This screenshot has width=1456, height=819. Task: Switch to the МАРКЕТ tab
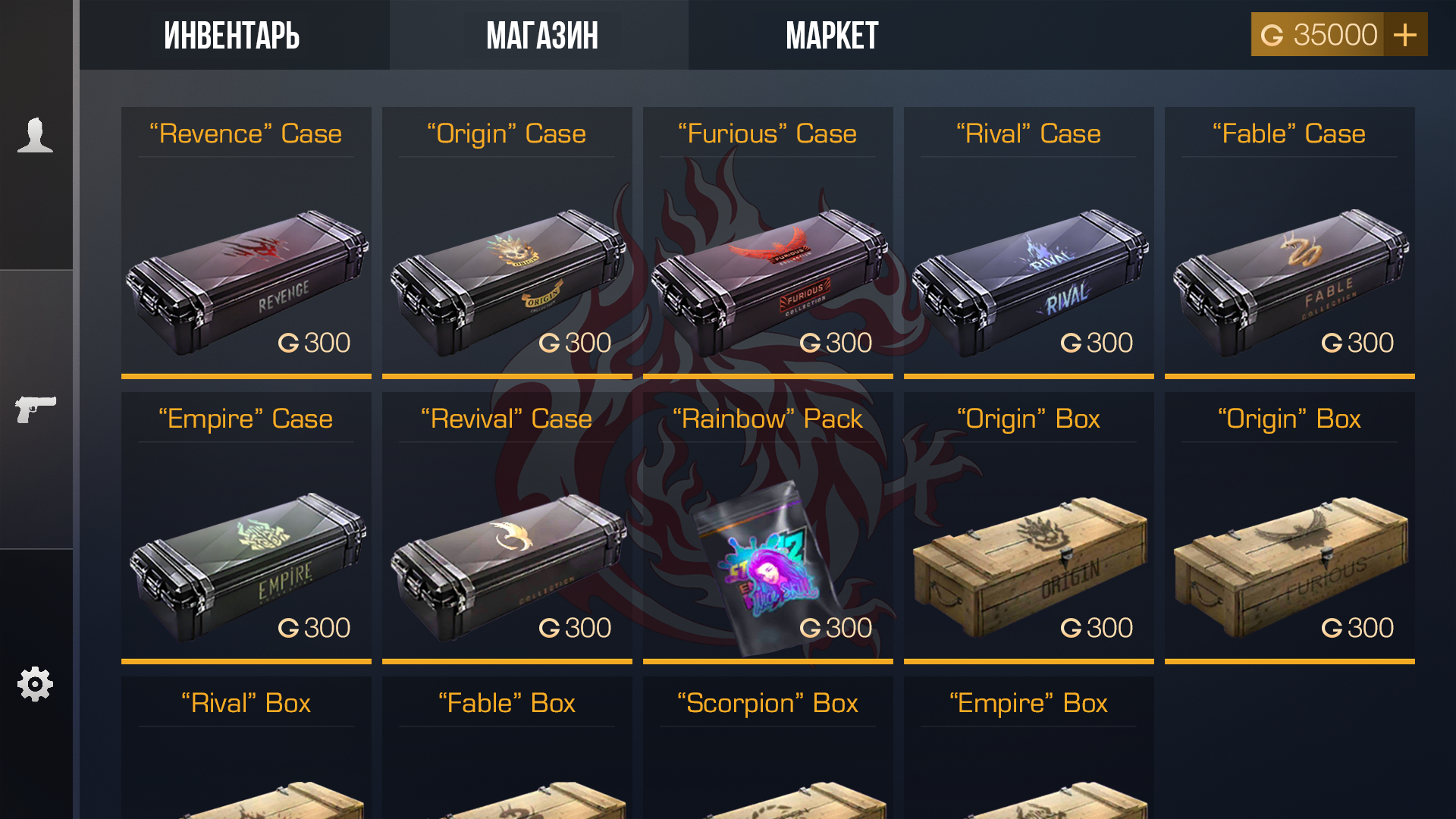click(x=832, y=34)
